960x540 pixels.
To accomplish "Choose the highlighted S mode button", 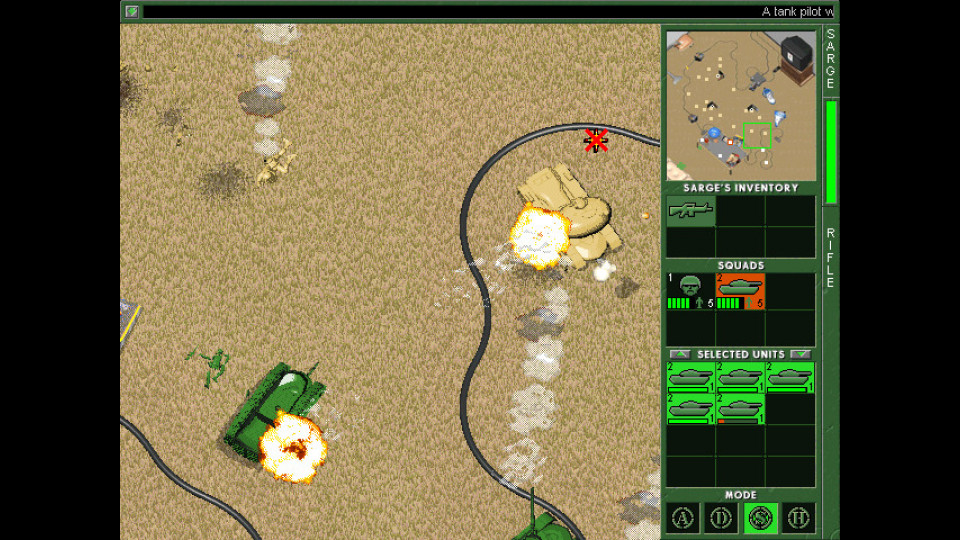I will pyautogui.click(x=759, y=518).
